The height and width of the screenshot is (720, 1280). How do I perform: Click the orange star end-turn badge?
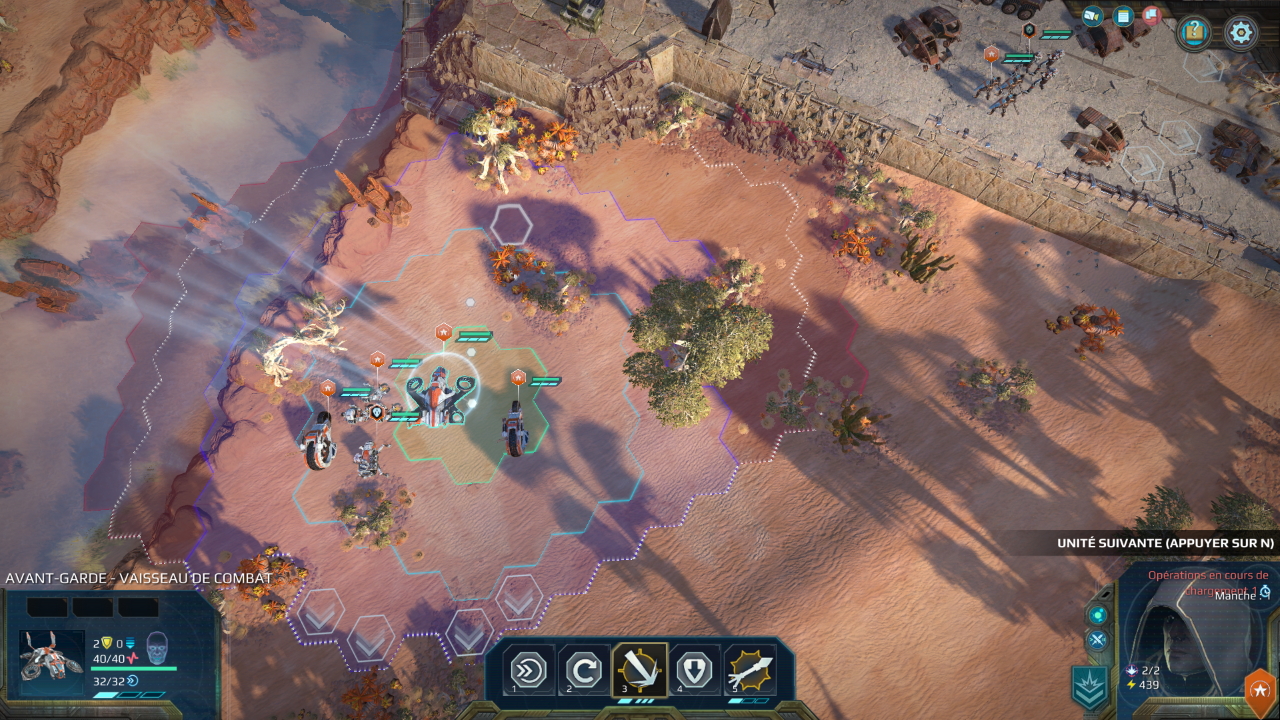[1259, 691]
